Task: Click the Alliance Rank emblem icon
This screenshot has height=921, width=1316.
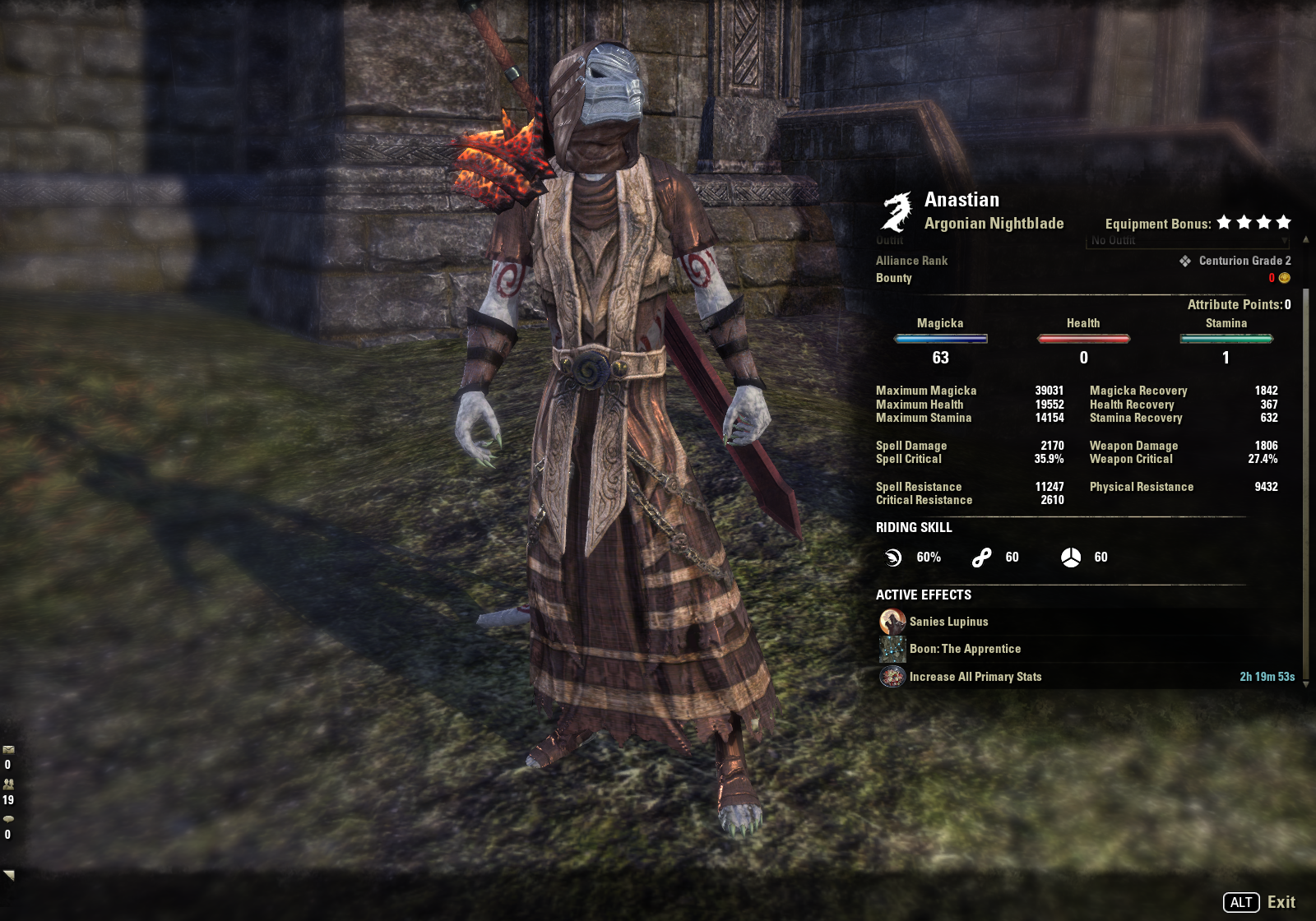Action: point(1185,261)
